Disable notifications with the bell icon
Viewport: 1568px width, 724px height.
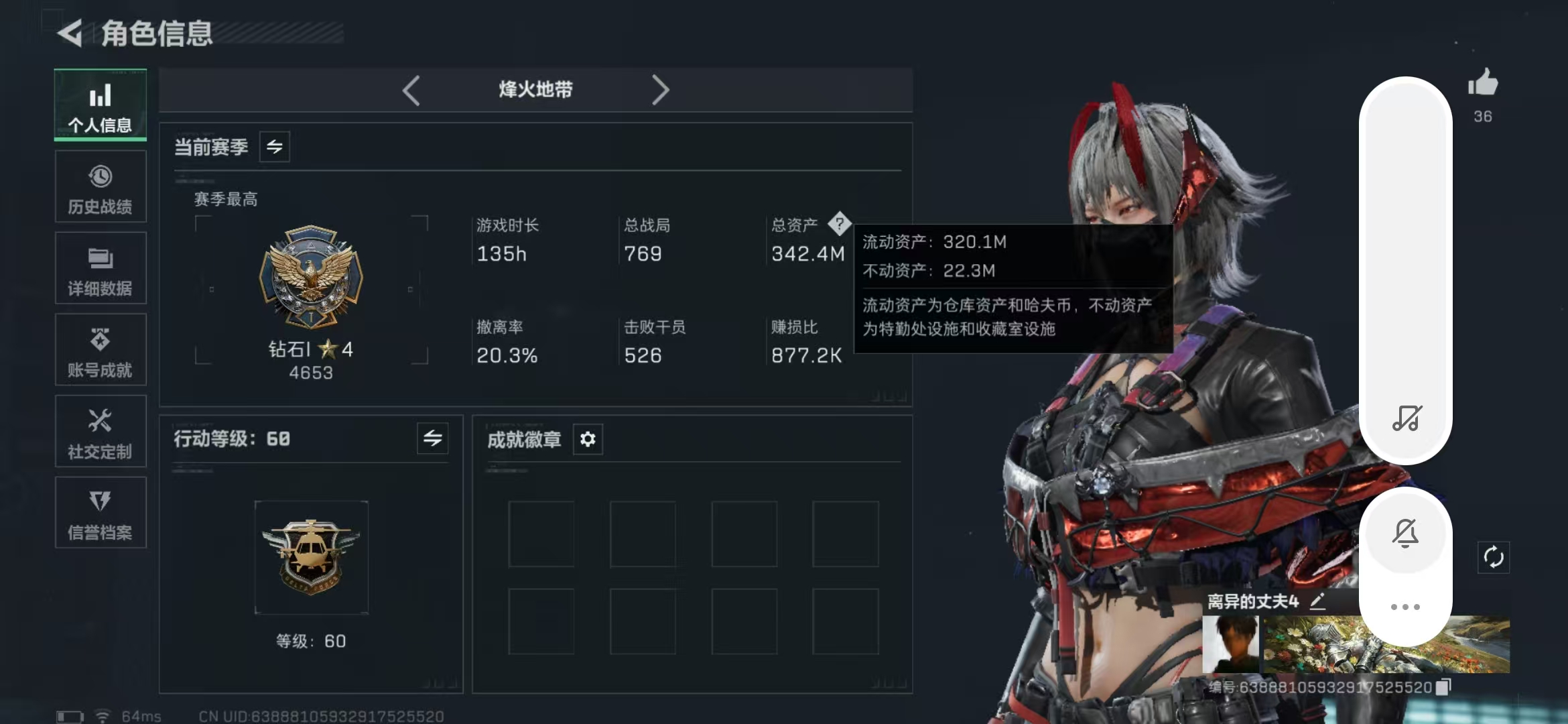pos(1406,533)
